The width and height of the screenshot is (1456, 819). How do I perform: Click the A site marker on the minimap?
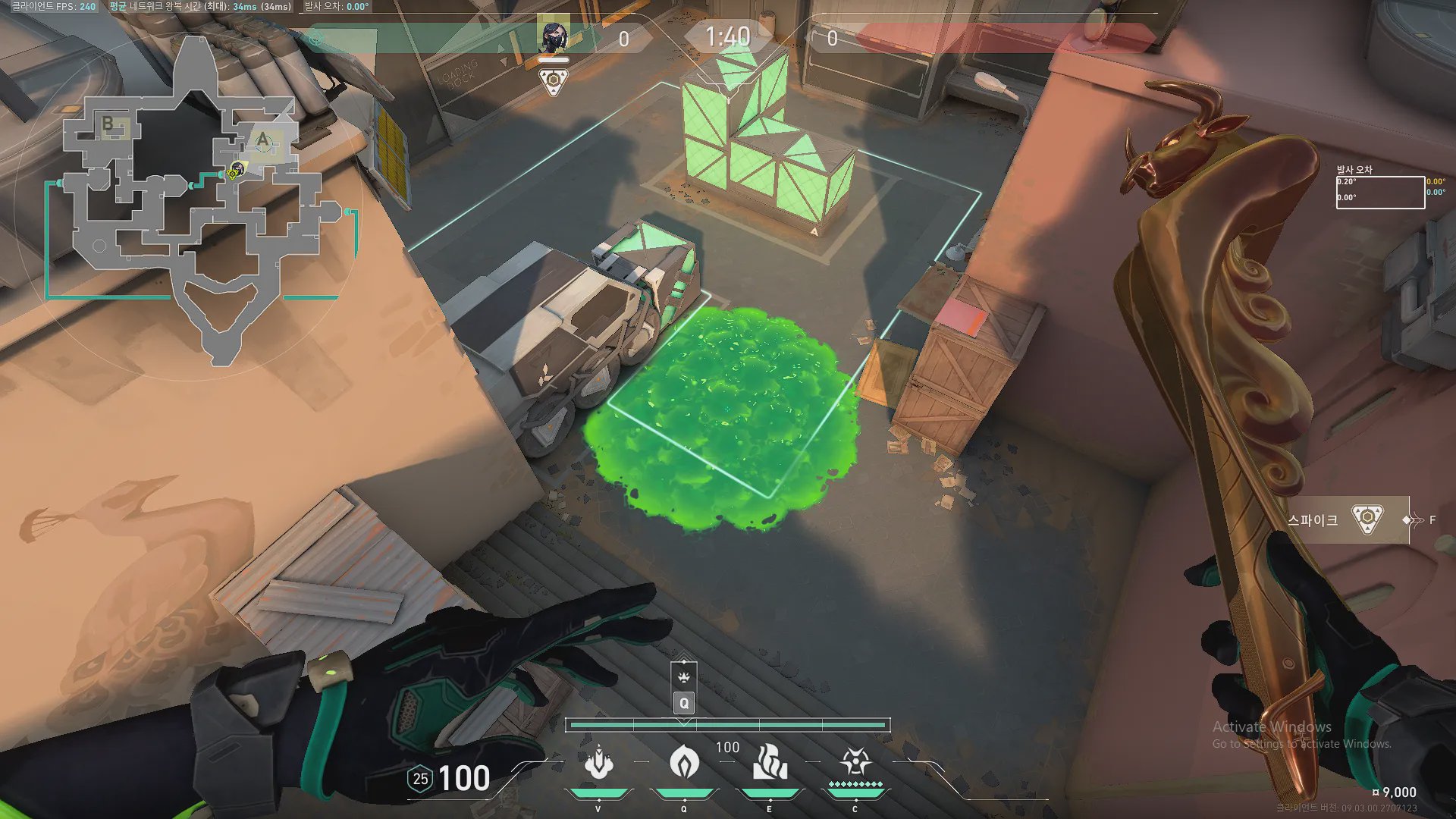pyautogui.click(x=262, y=140)
